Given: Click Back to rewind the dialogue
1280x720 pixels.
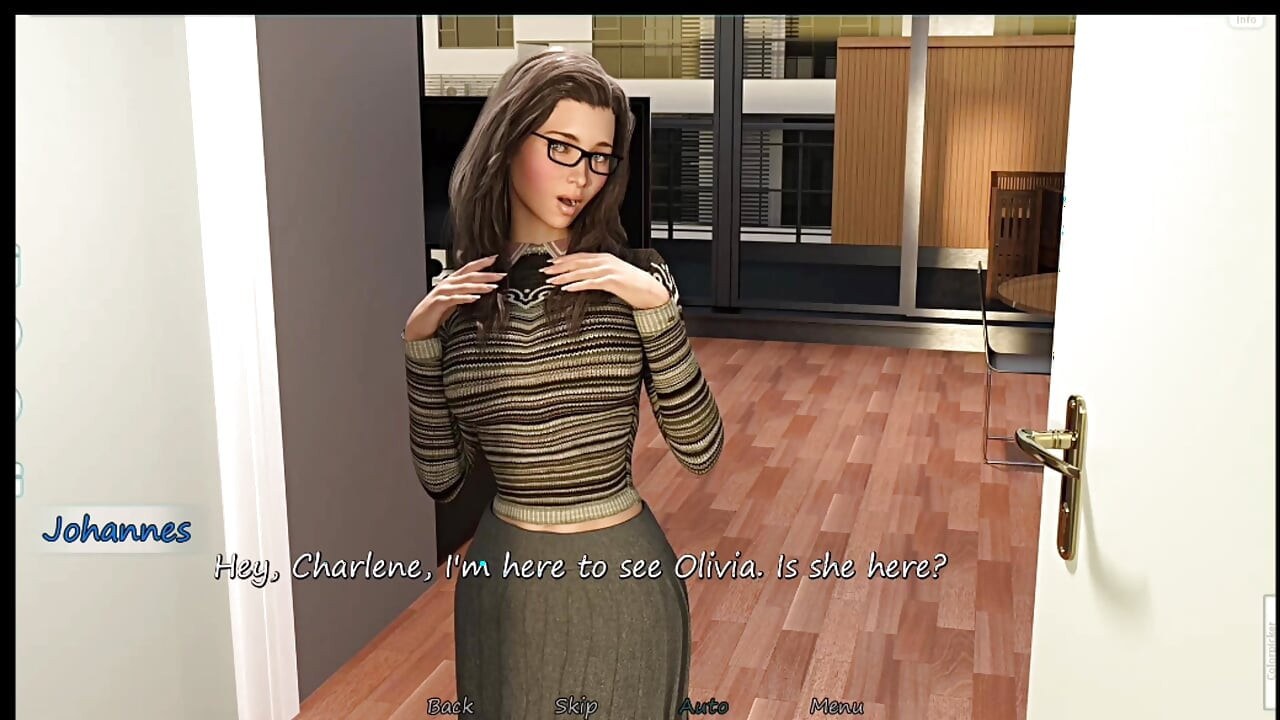Looking at the screenshot, I should [x=451, y=706].
